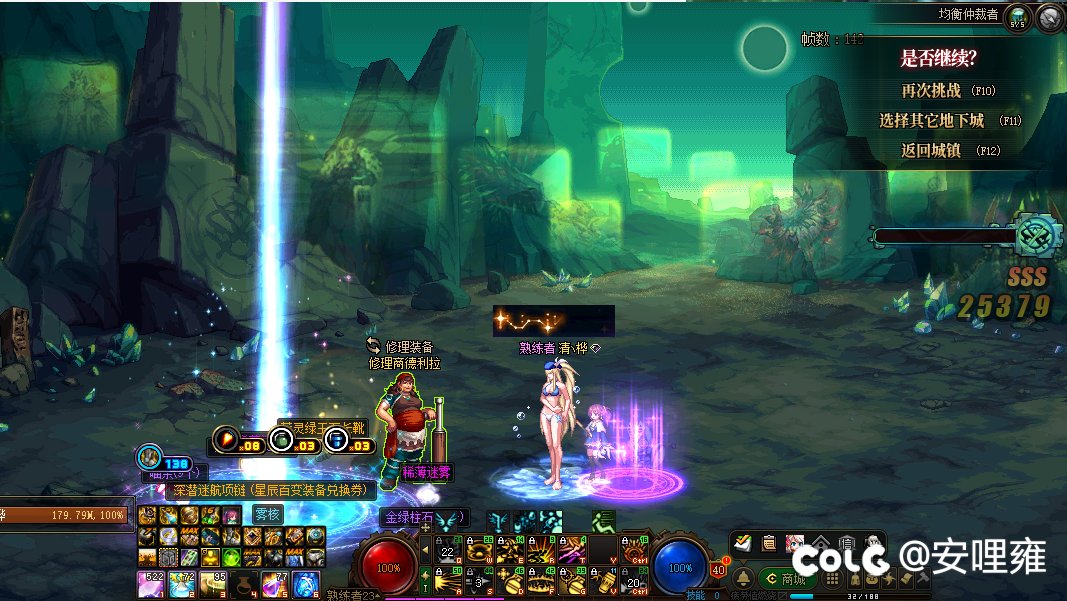Click the anime girl portrait icon
Image resolution: width=1067 pixels, height=601 pixels.
click(795, 543)
